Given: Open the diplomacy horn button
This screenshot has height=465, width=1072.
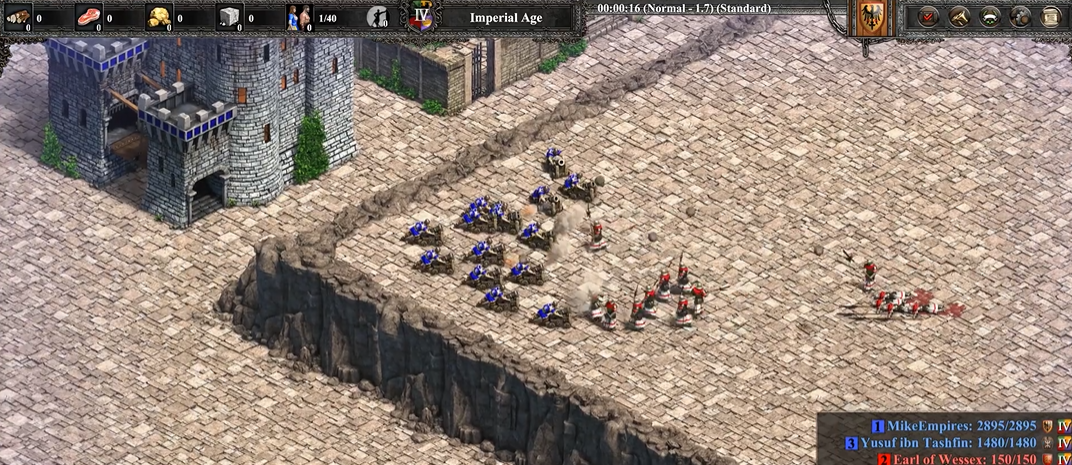Looking at the screenshot, I should (959, 17).
